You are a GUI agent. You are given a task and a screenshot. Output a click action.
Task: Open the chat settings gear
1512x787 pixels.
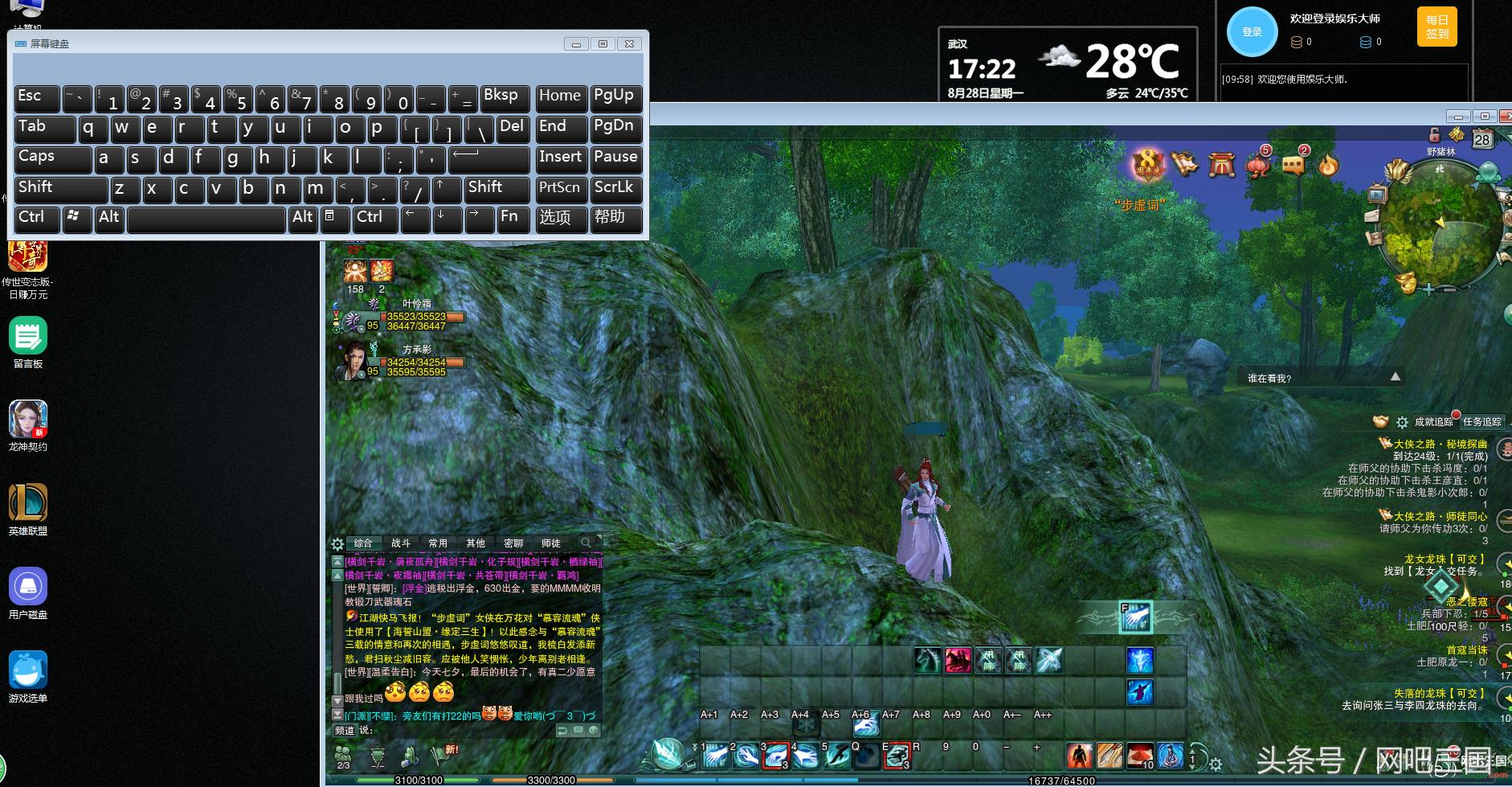pos(338,543)
